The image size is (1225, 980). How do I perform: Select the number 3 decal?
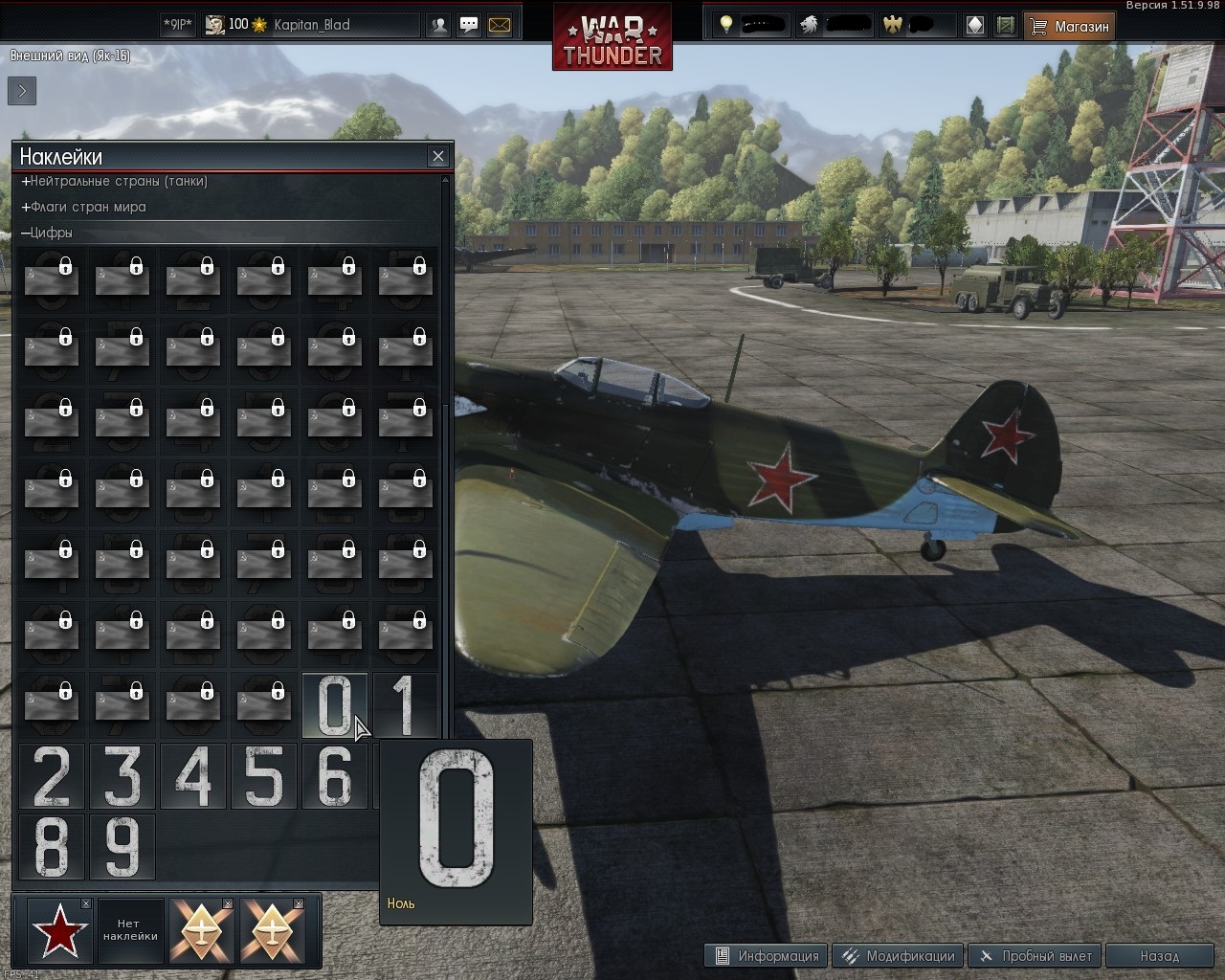click(122, 776)
